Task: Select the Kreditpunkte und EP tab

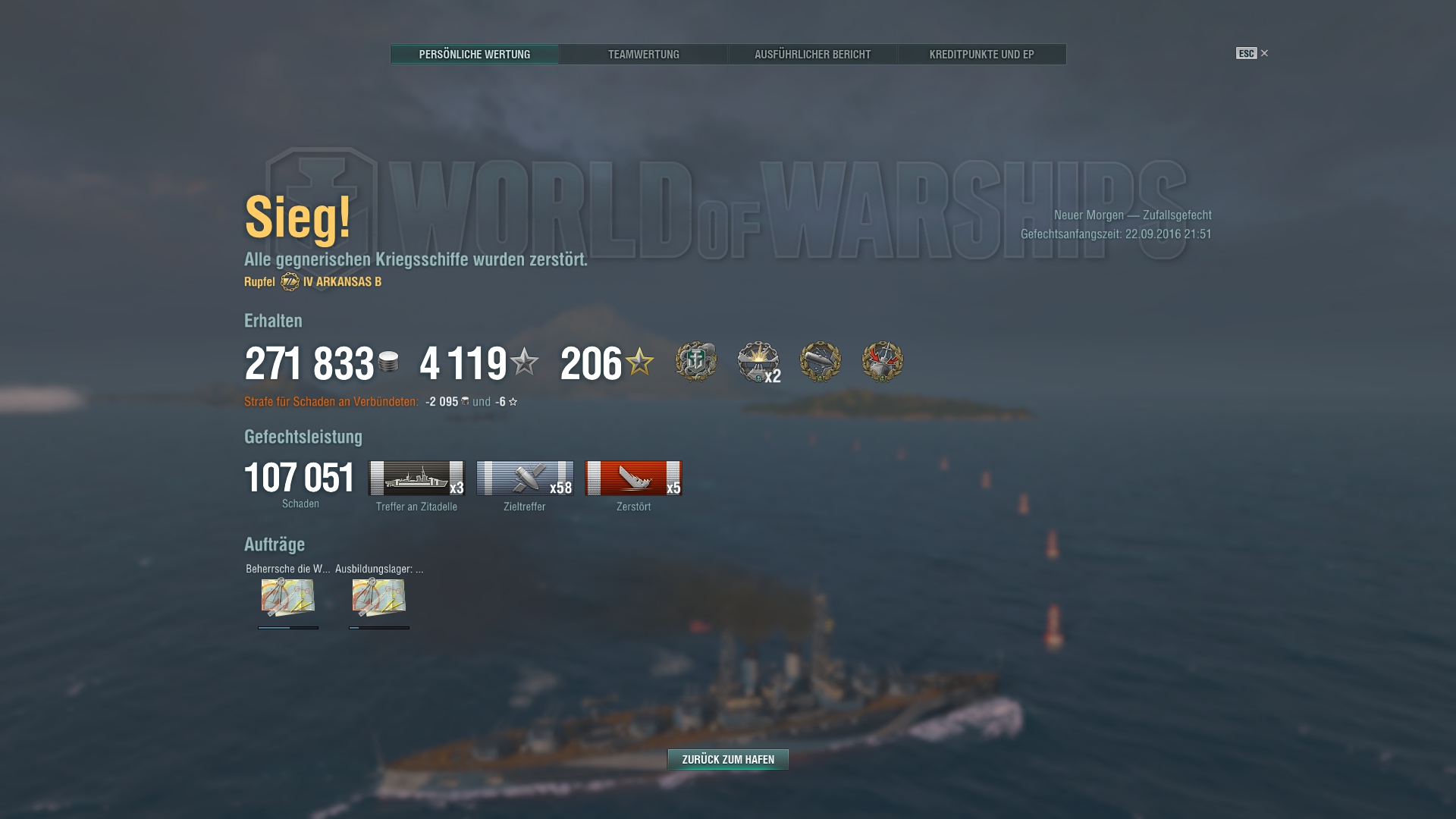Action: click(x=981, y=55)
